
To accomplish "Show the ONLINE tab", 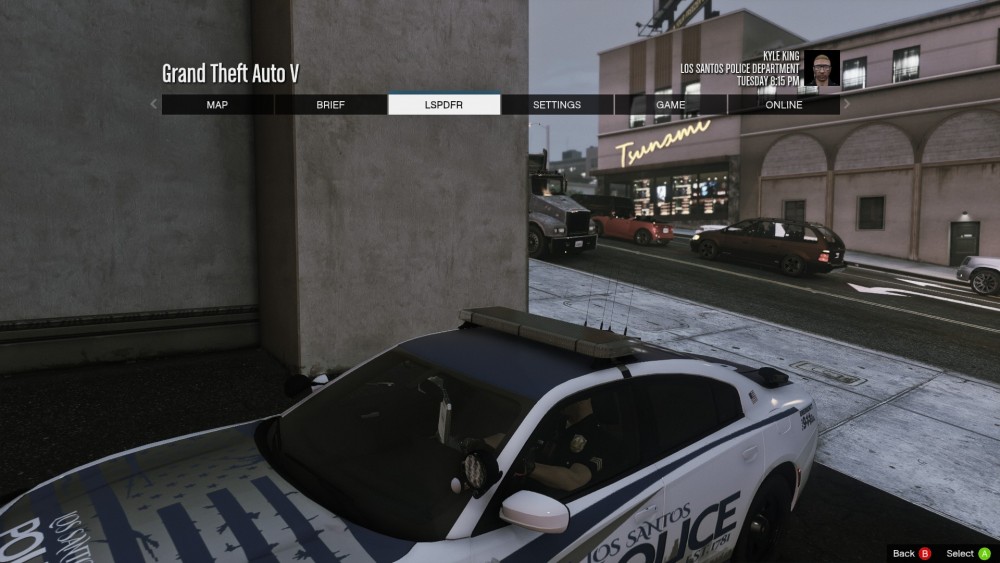I will [783, 105].
